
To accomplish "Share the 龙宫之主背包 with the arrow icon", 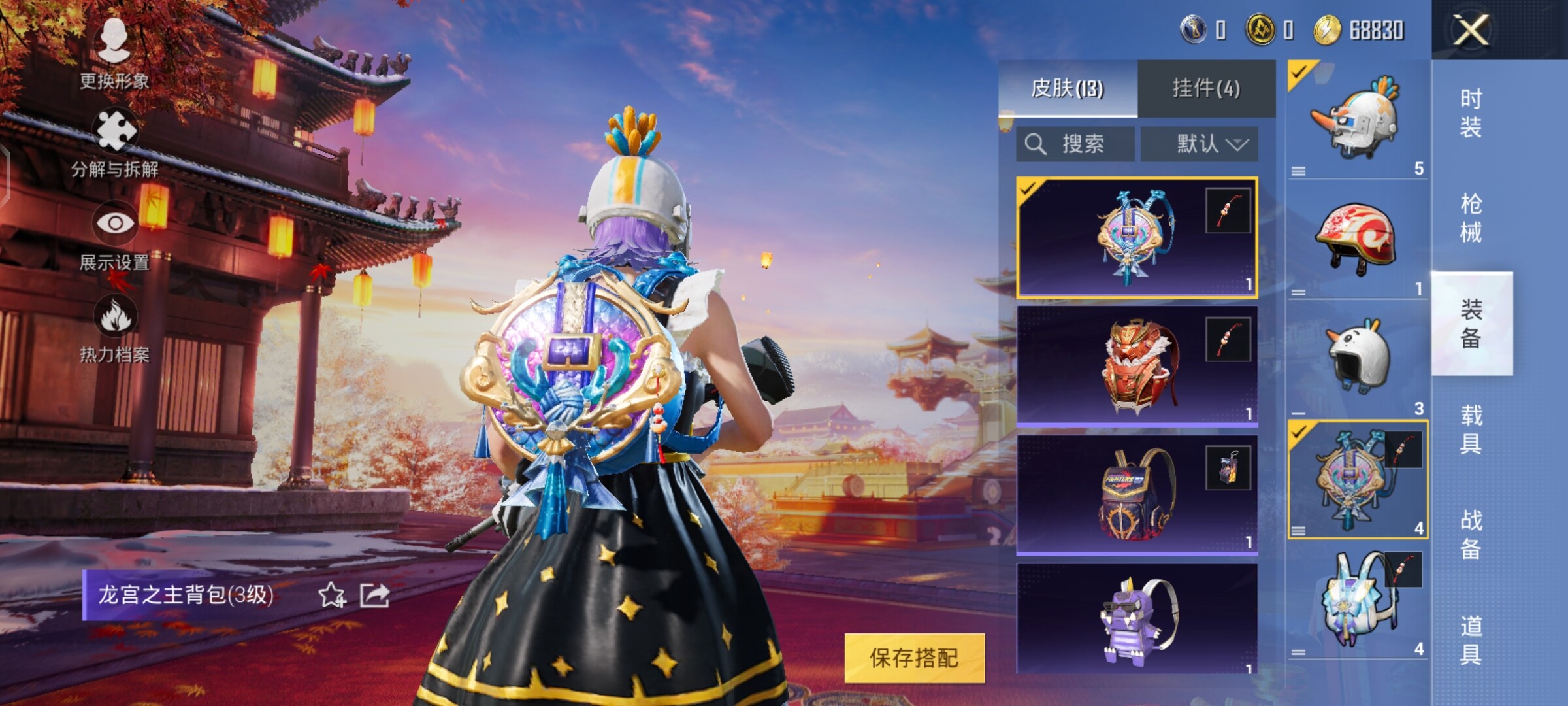I will coord(375,595).
